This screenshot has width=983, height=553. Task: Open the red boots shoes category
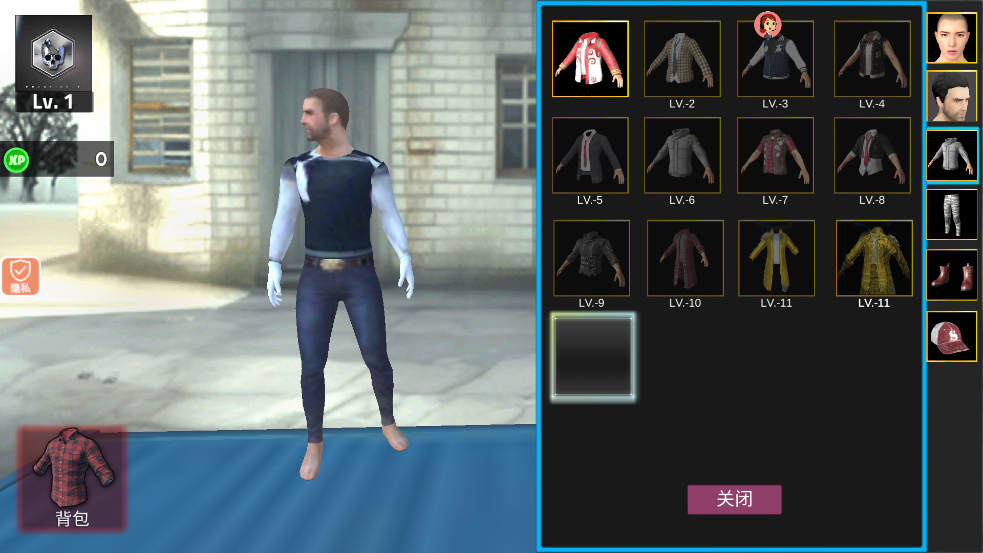pyautogui.click(x=951, y=275)
